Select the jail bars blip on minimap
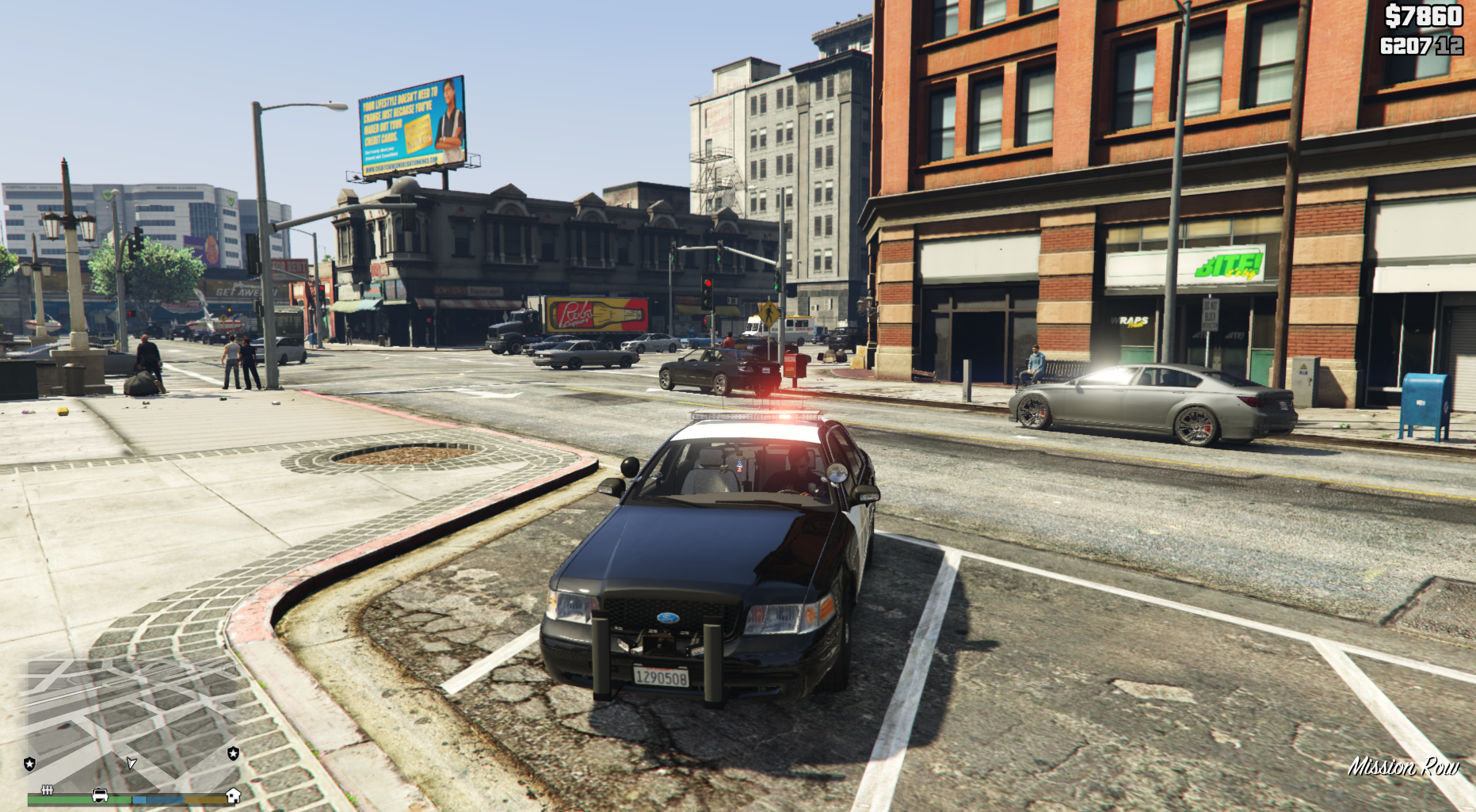 pos(48,789)
